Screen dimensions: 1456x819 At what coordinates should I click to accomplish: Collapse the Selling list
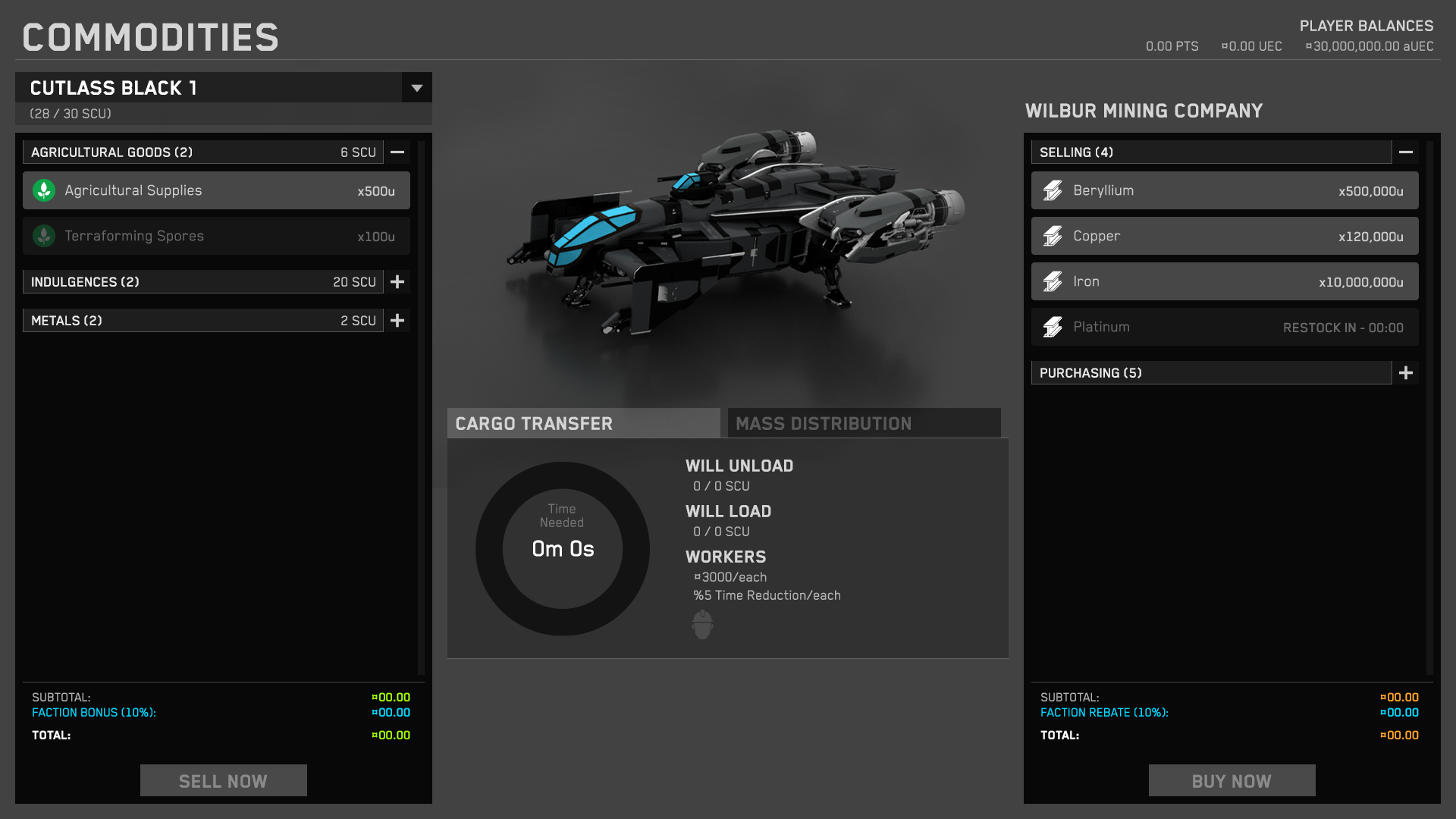click(1405, 152)
